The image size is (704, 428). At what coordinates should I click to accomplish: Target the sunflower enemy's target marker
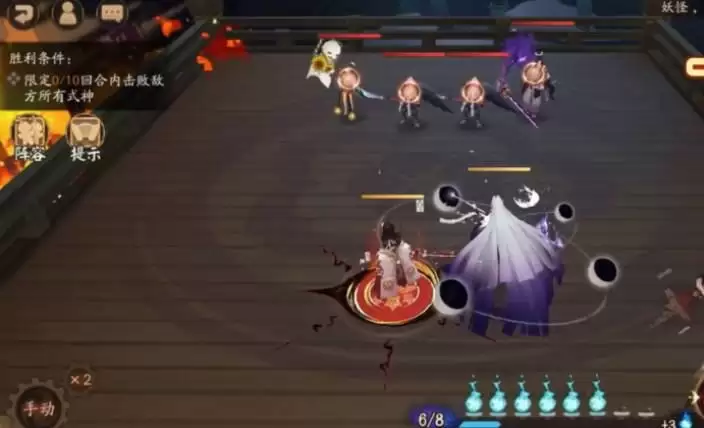coord(348,77)
